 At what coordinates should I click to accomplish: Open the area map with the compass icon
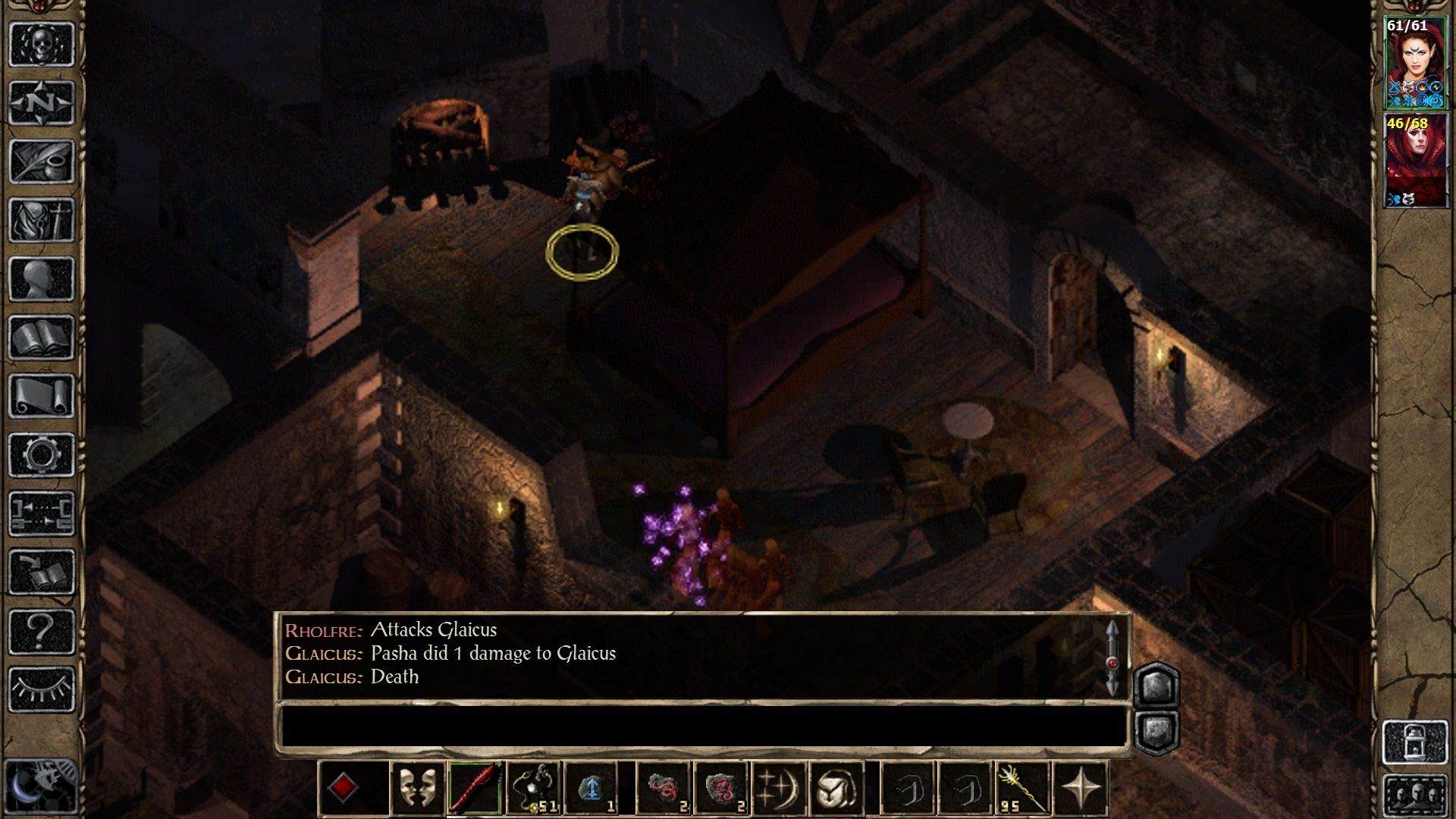(41, 102)
